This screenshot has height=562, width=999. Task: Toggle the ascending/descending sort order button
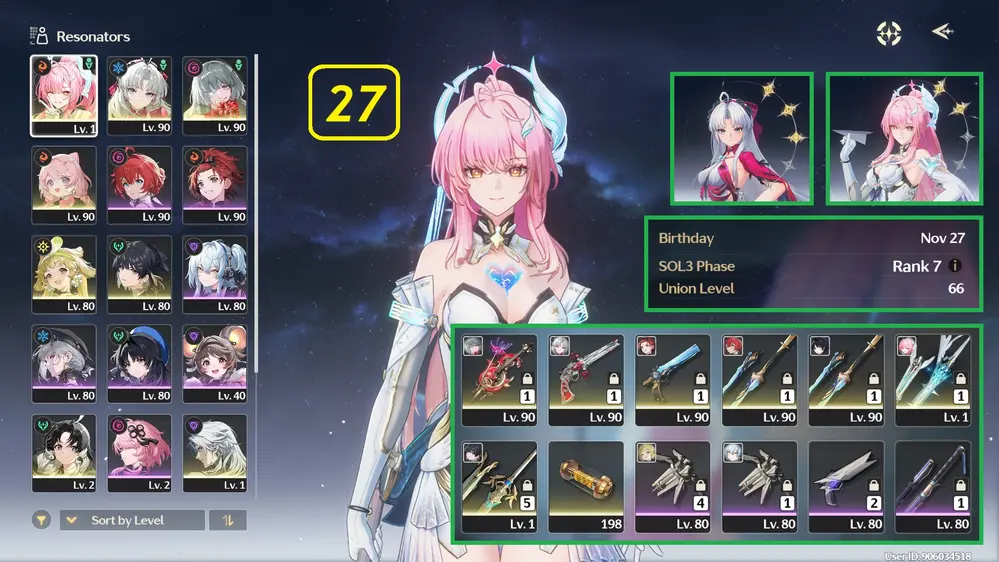[x=228, y=520]
